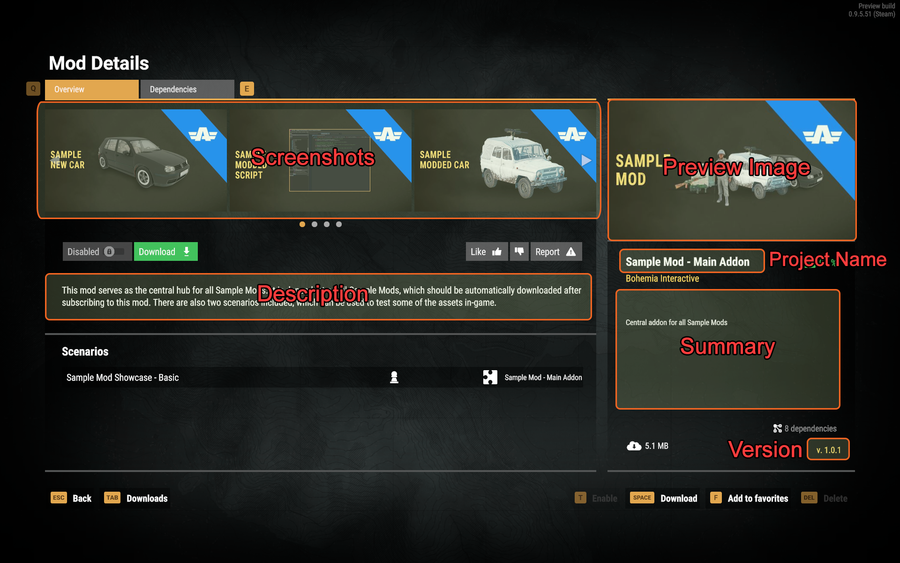Screen dimensions: 900x563
Task: Add the mod to favorites
Action: [x=749, y=498]
